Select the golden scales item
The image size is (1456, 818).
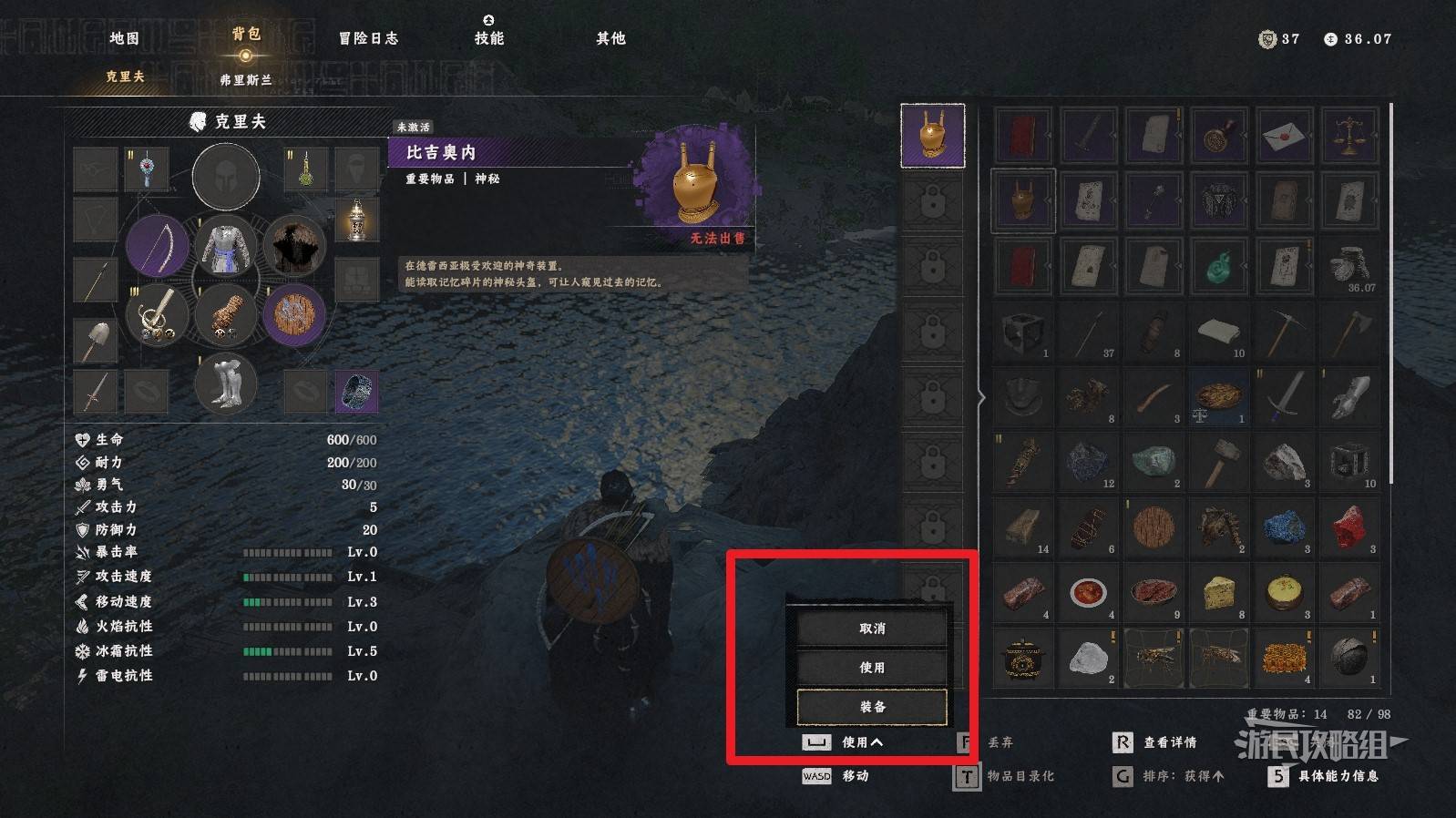tap(1349, 136)
